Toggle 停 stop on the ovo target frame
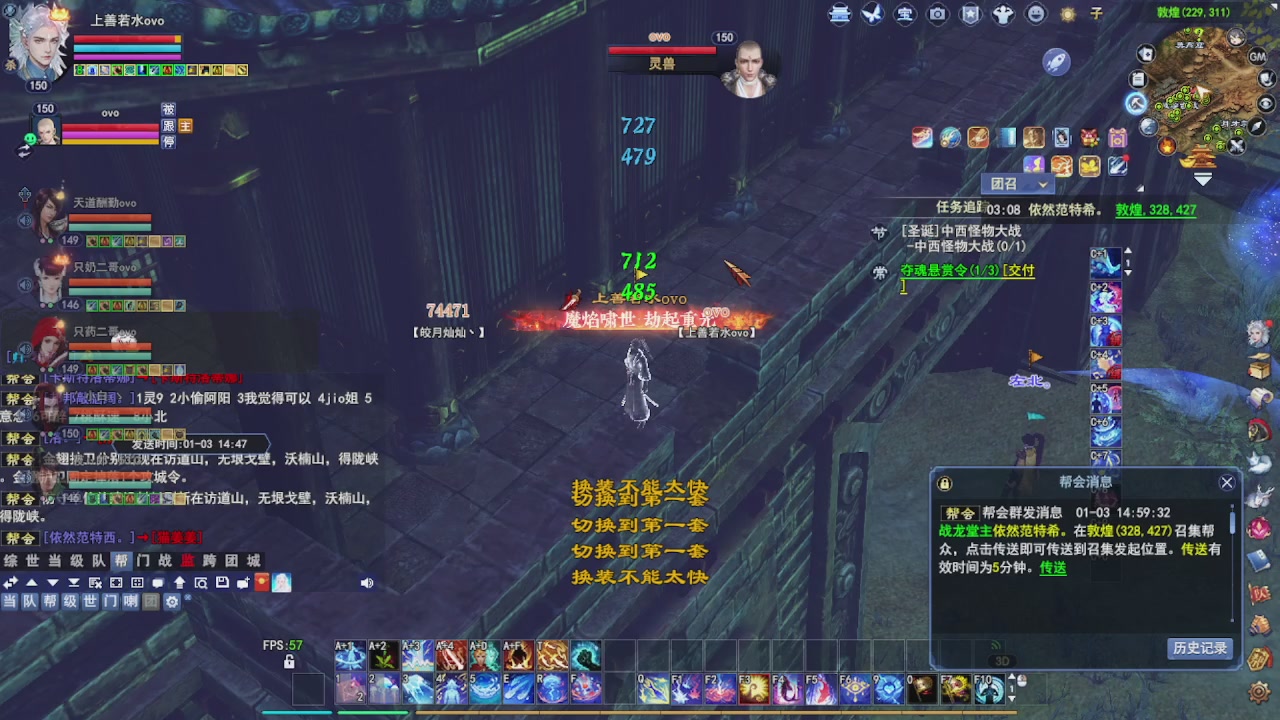The height and width of the screenshot is (720, 1280). click(x=169, y=144)
